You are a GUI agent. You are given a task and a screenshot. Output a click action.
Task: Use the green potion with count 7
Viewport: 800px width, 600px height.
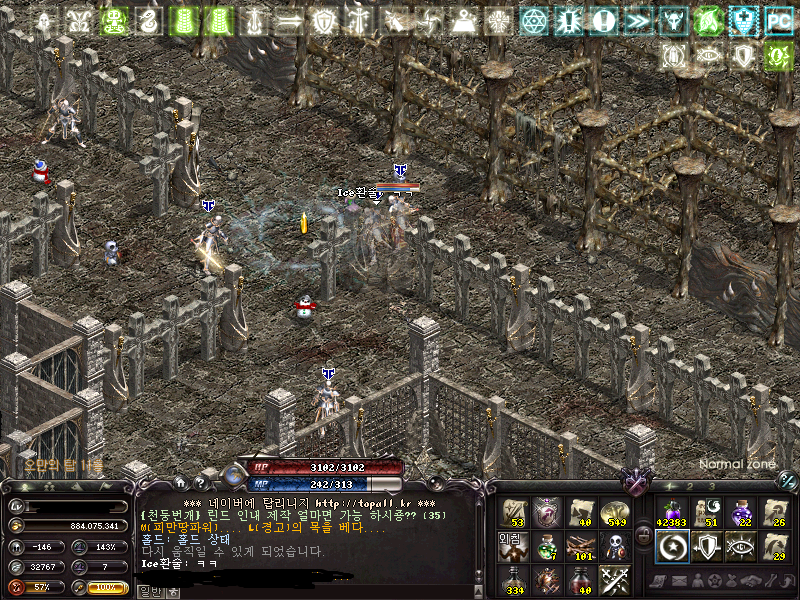click(x=547, y=546)
